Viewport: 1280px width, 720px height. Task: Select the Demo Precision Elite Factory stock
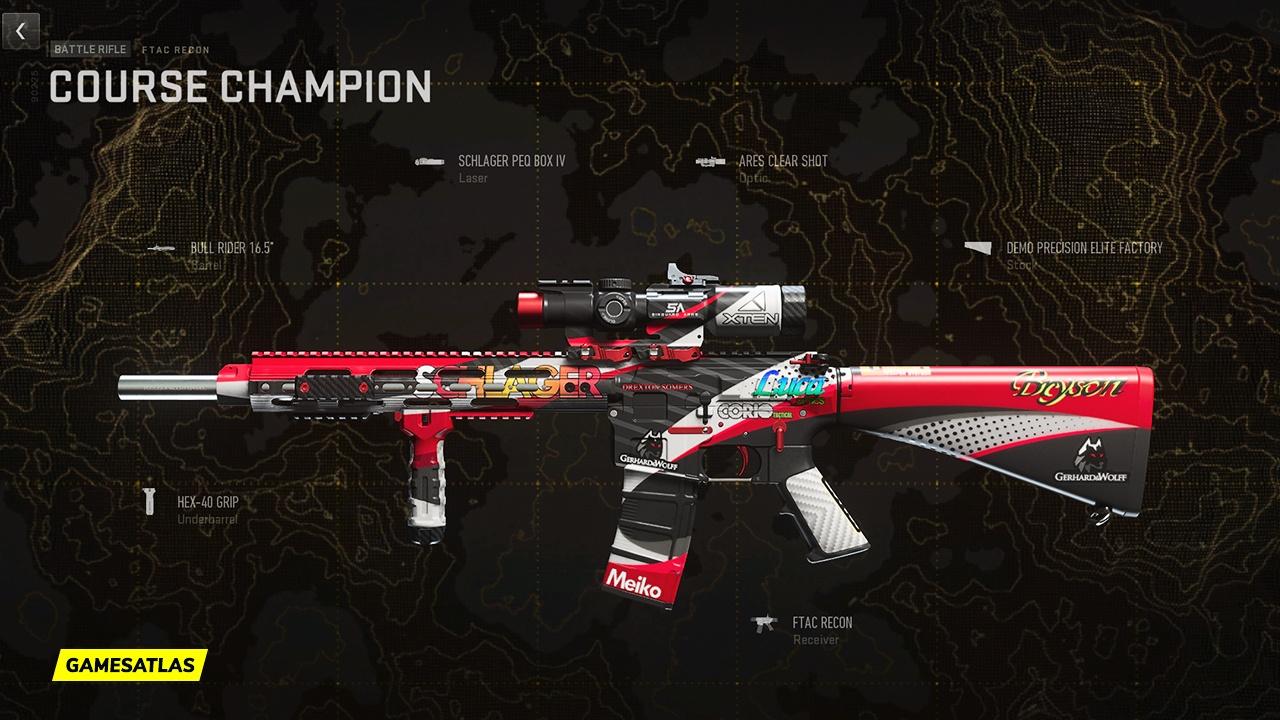coord(1084,247)
